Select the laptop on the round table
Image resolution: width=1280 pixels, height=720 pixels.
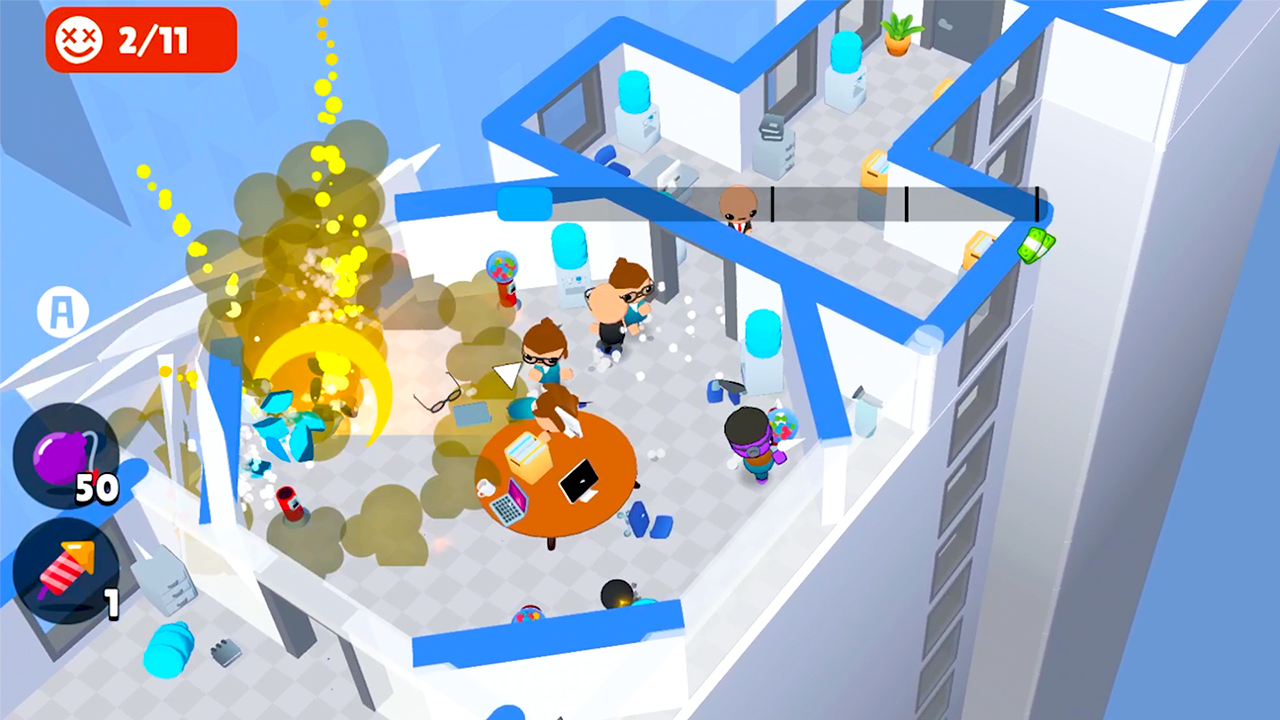pos(578,480)
